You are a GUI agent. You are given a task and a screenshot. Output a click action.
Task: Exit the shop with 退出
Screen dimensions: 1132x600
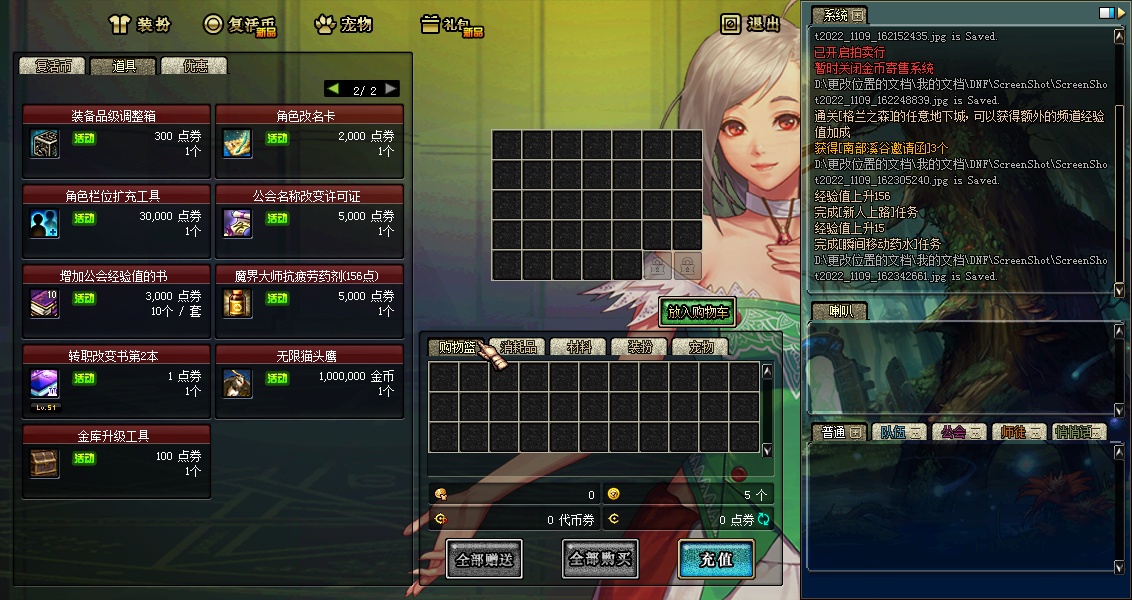click(750, 24)
